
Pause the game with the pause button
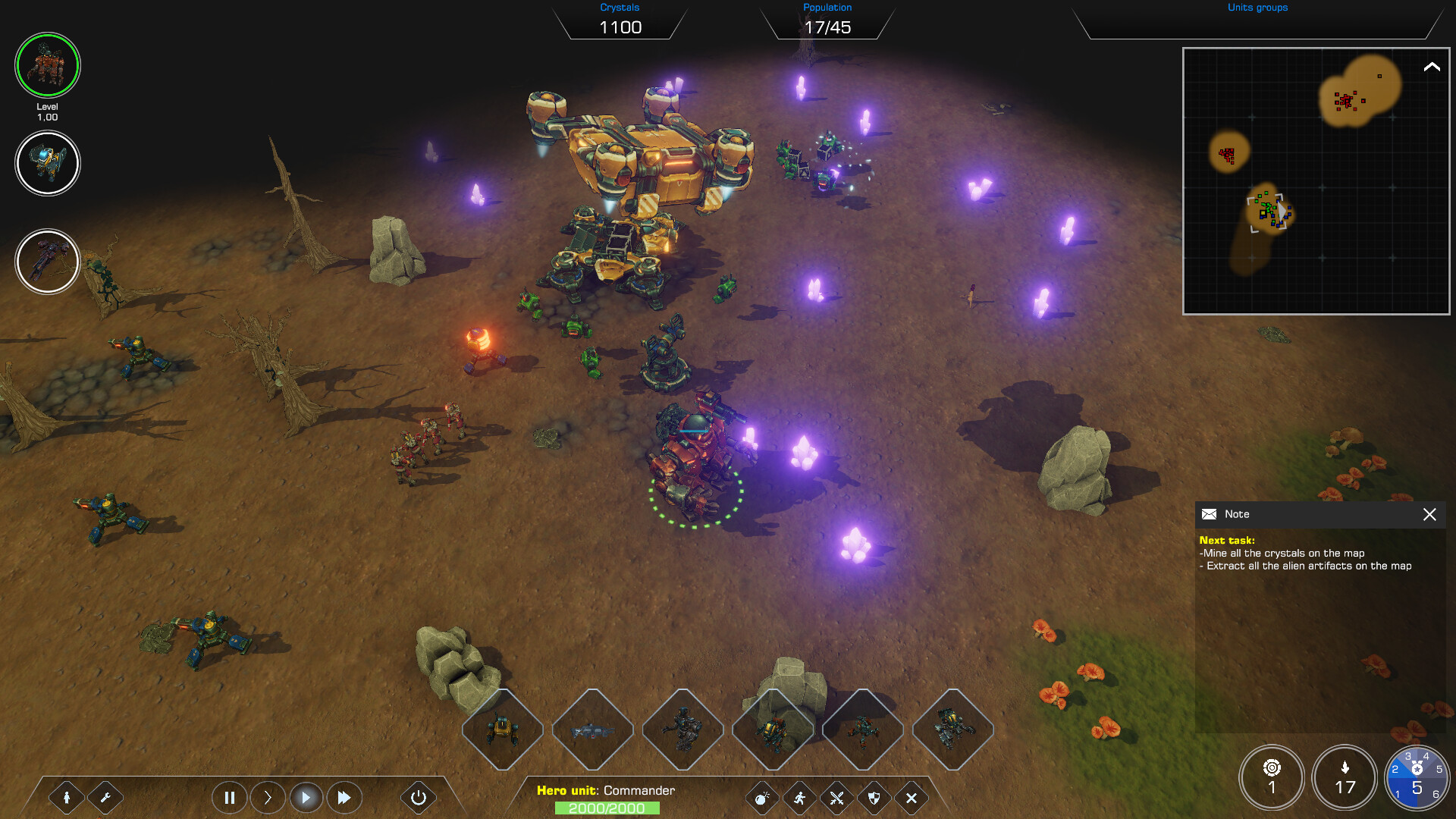click(x=230, y=797)
